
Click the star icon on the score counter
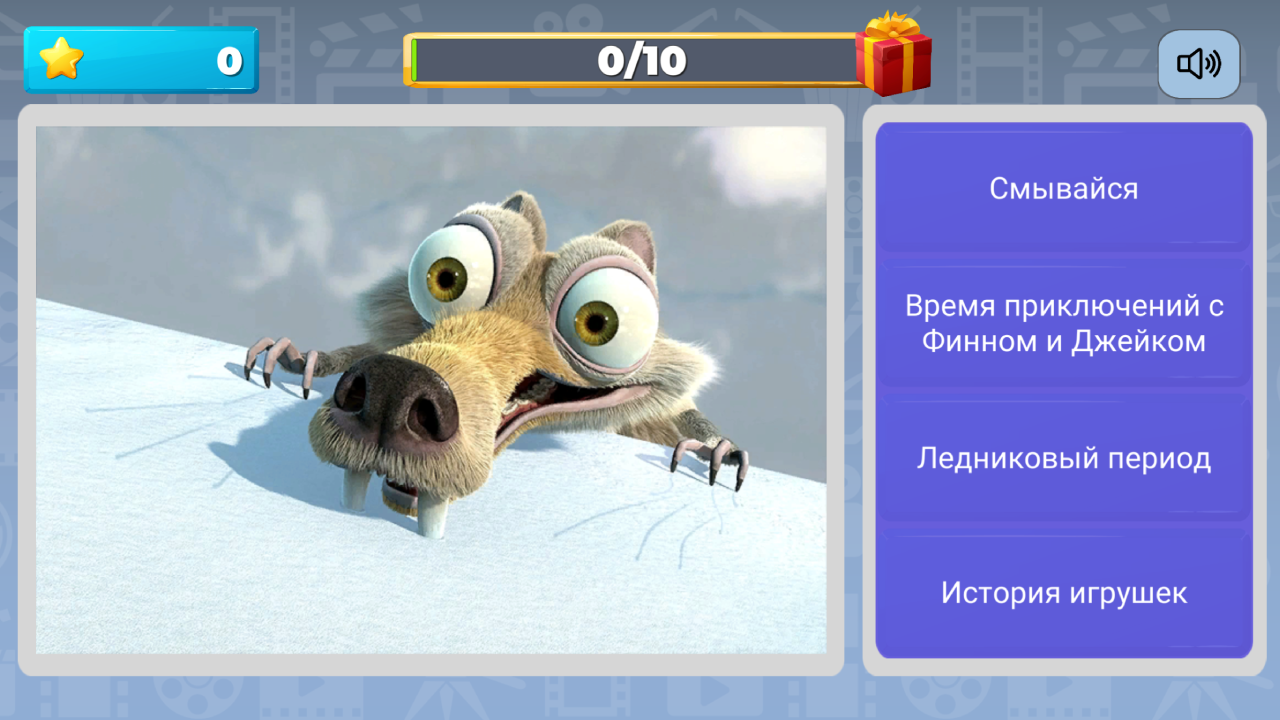(x=62, y=59)
